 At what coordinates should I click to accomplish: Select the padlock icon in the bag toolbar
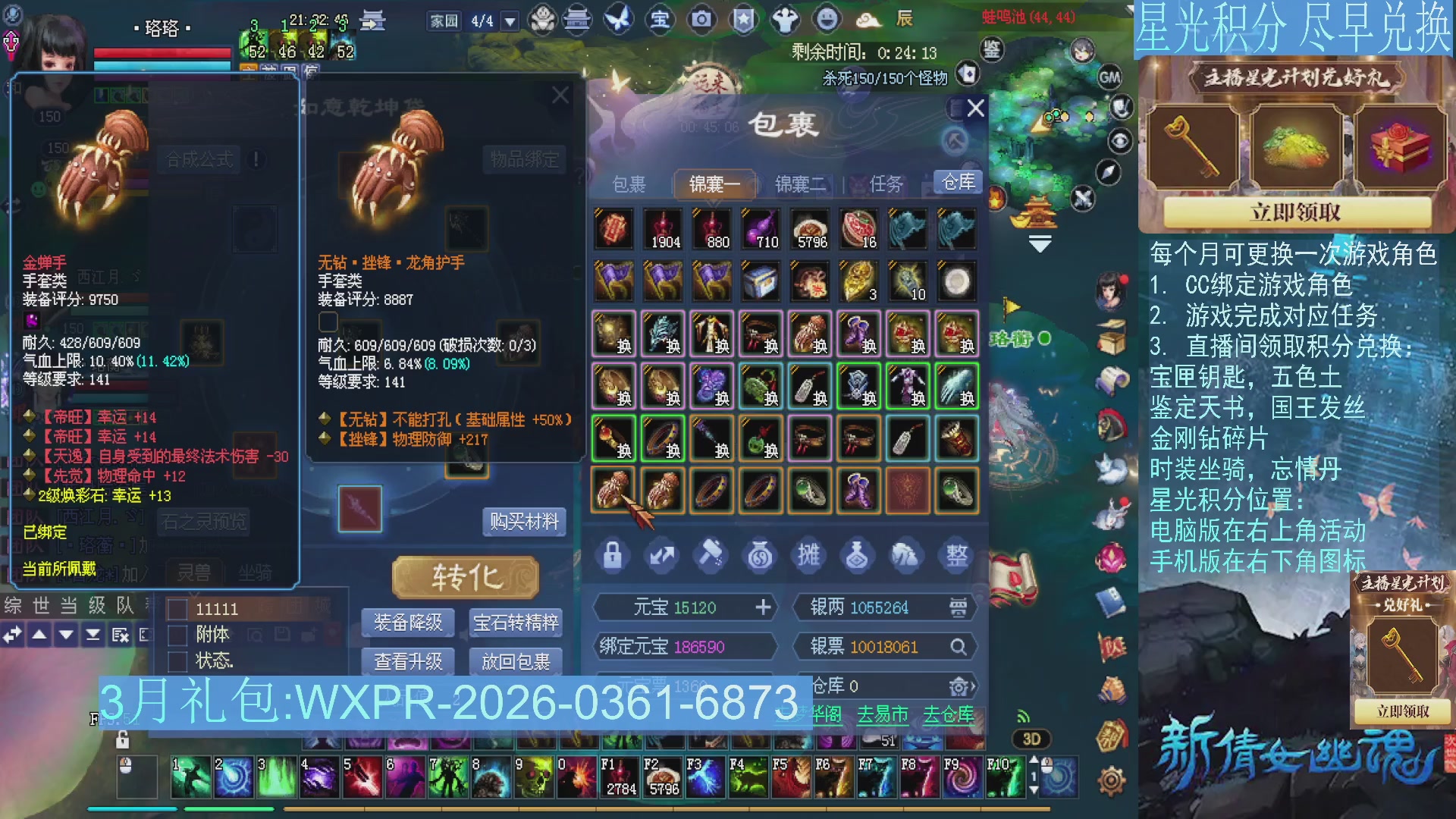(x=613, y=555)
